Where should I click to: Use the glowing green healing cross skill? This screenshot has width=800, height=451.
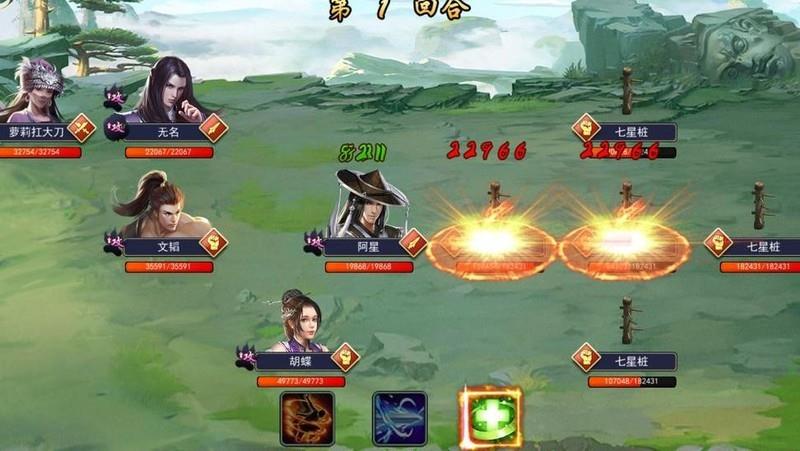490,418
